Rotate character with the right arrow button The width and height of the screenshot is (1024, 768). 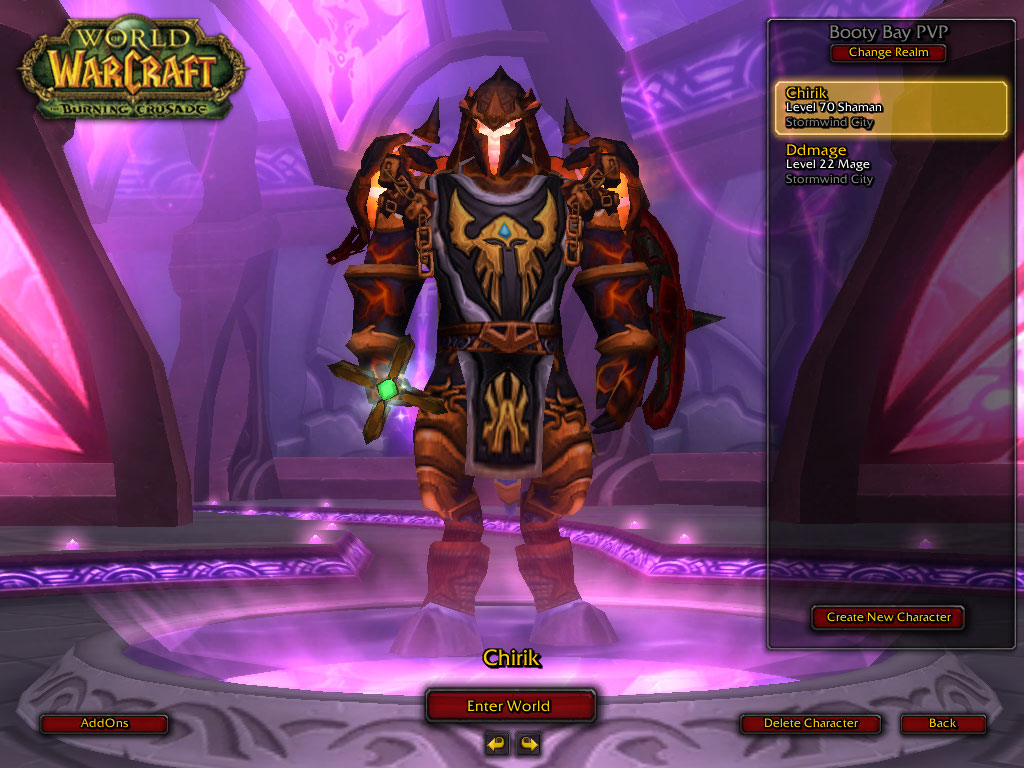[528, 743]
